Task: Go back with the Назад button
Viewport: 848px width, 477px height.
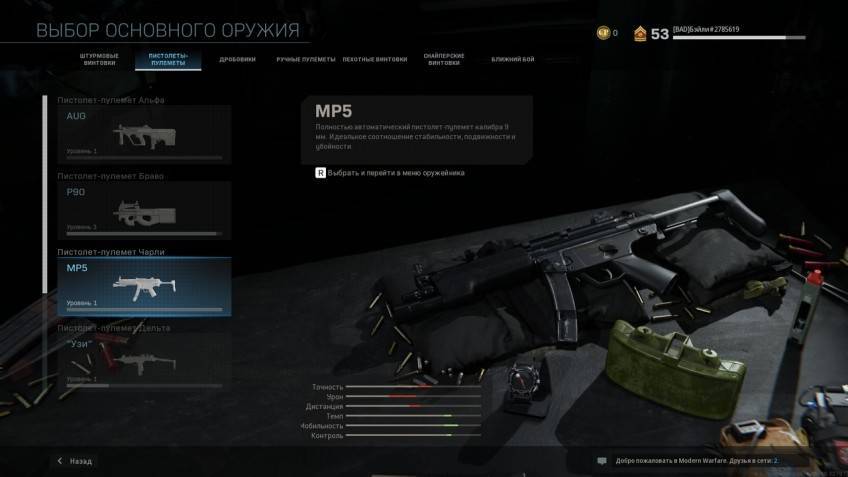Action: [74, 461]
